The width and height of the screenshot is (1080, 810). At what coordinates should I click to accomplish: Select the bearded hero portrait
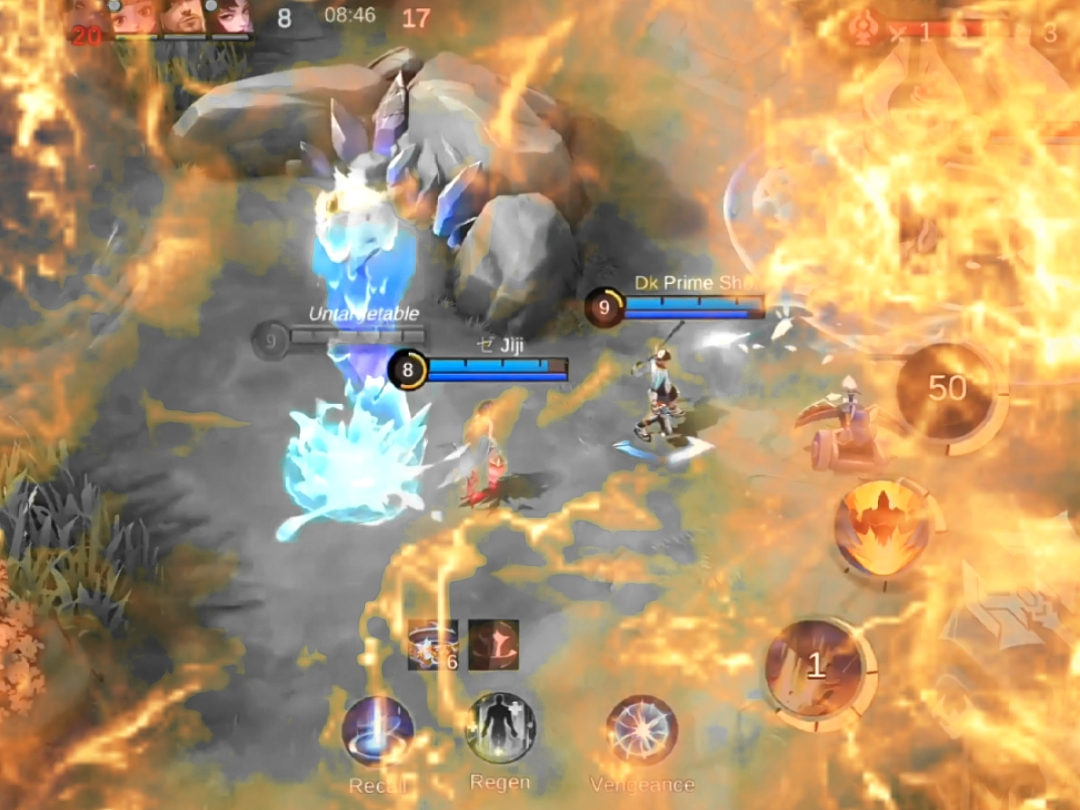[x=183, y=17]
